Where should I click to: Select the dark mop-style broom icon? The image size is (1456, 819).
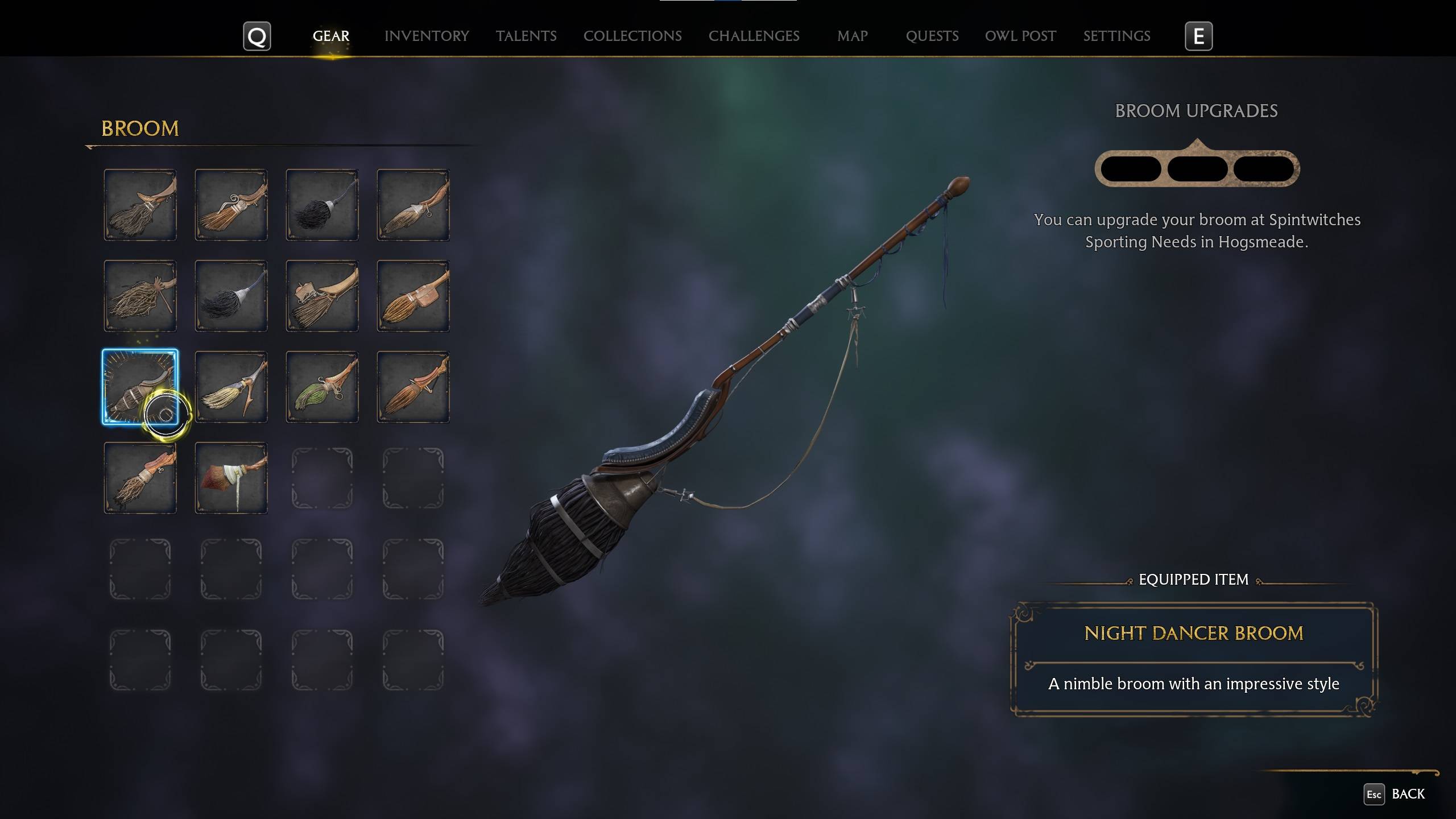tap(231, 296)
